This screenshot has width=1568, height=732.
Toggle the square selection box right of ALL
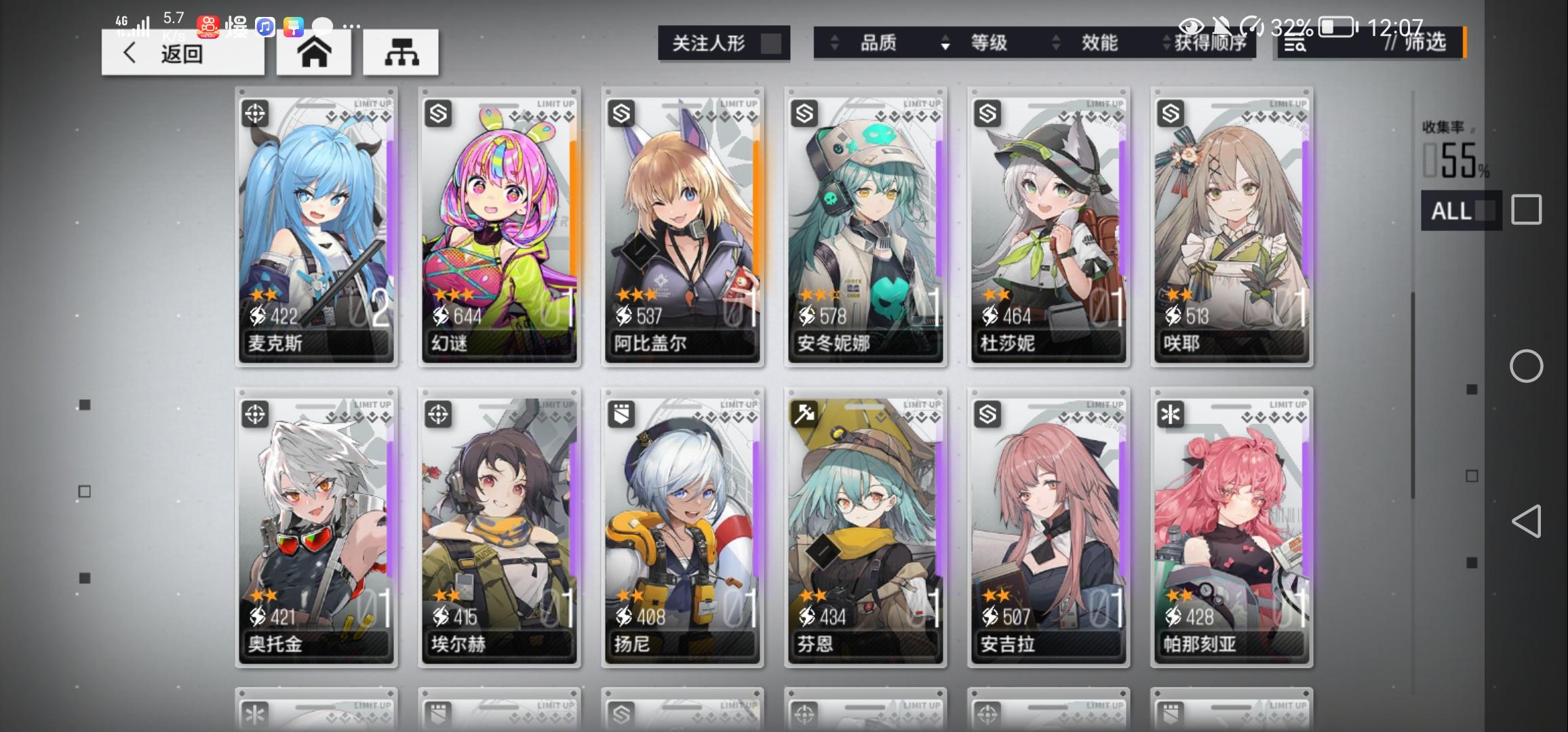click(1526, 210)
